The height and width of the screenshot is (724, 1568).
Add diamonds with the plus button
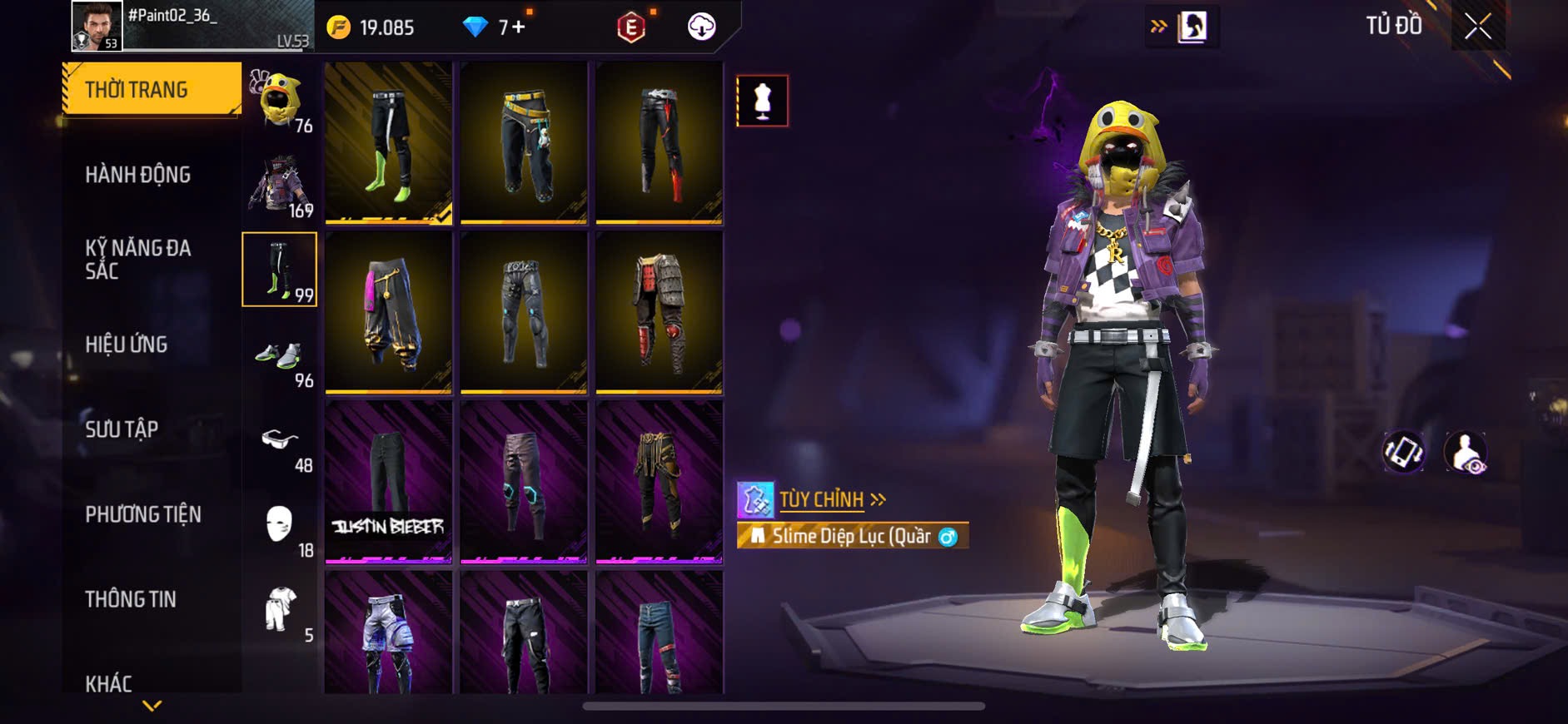[519, 27]
